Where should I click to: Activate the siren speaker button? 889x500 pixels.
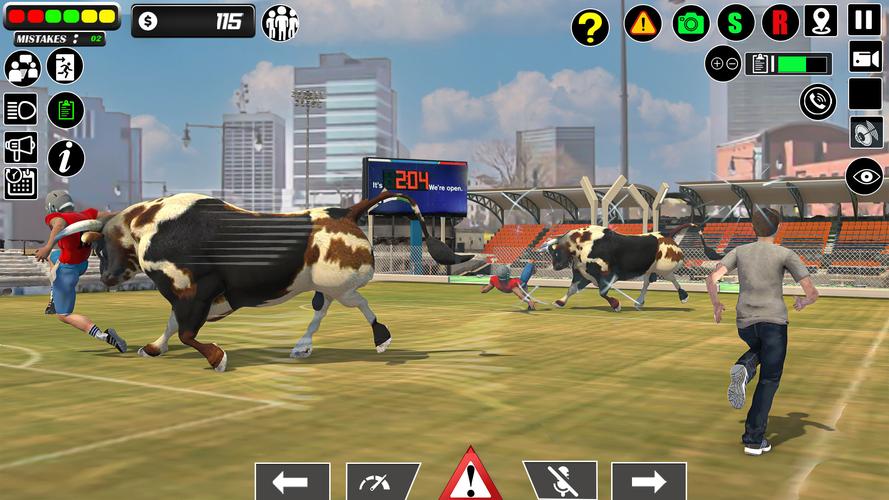[x=865, y=132]
